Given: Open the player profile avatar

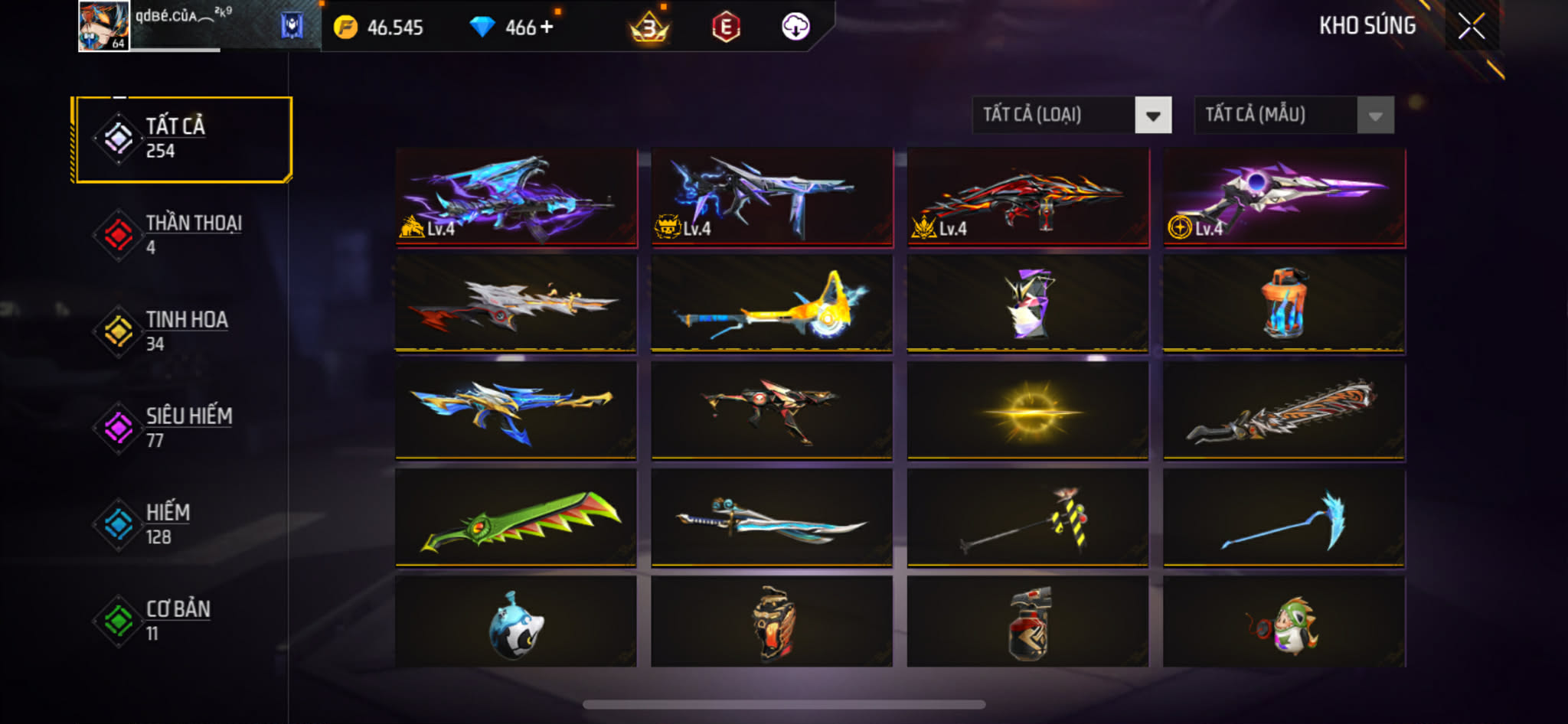Looking at the screenshot, I should [x=103, y=26].
